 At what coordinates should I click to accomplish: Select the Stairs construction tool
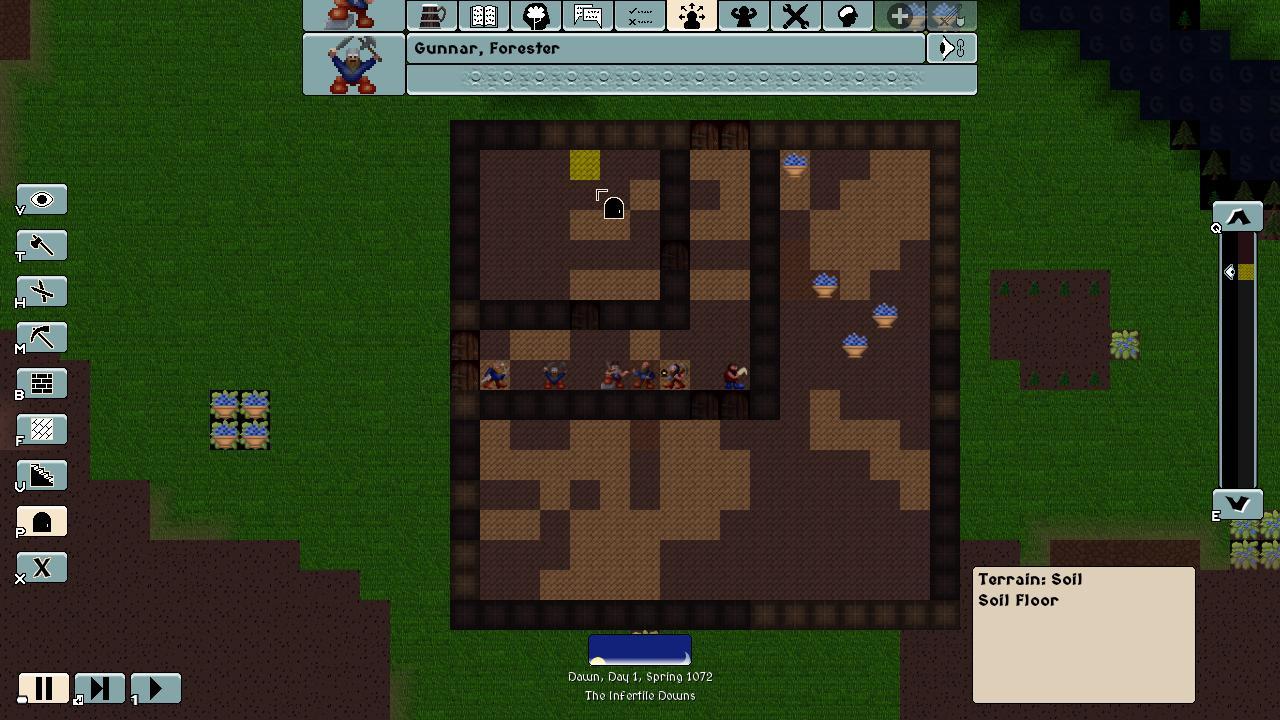tap(41, 475)
